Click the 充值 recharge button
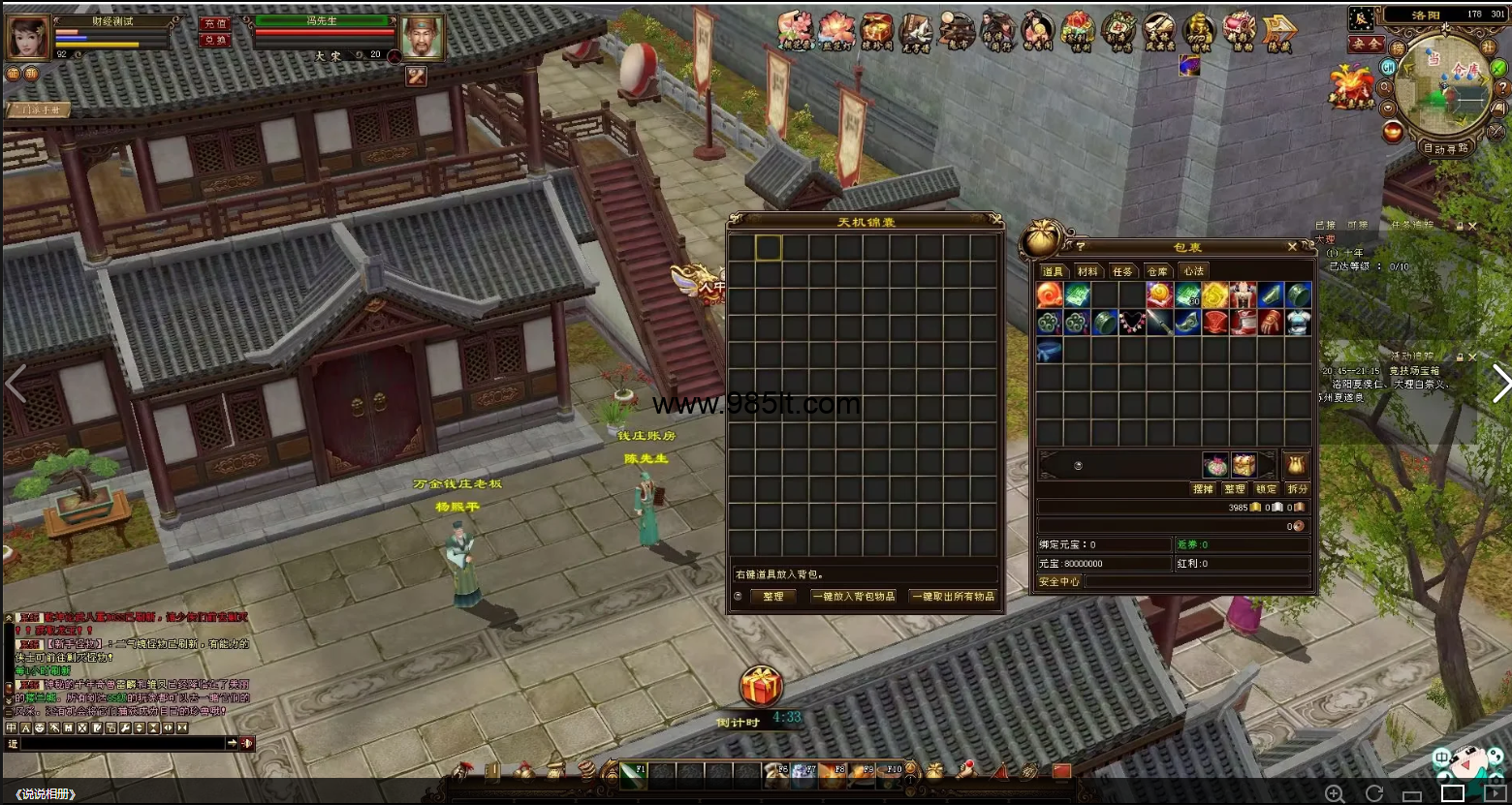Image resolution: width=1512 pixels, height=805 pixels. point(215,23)
